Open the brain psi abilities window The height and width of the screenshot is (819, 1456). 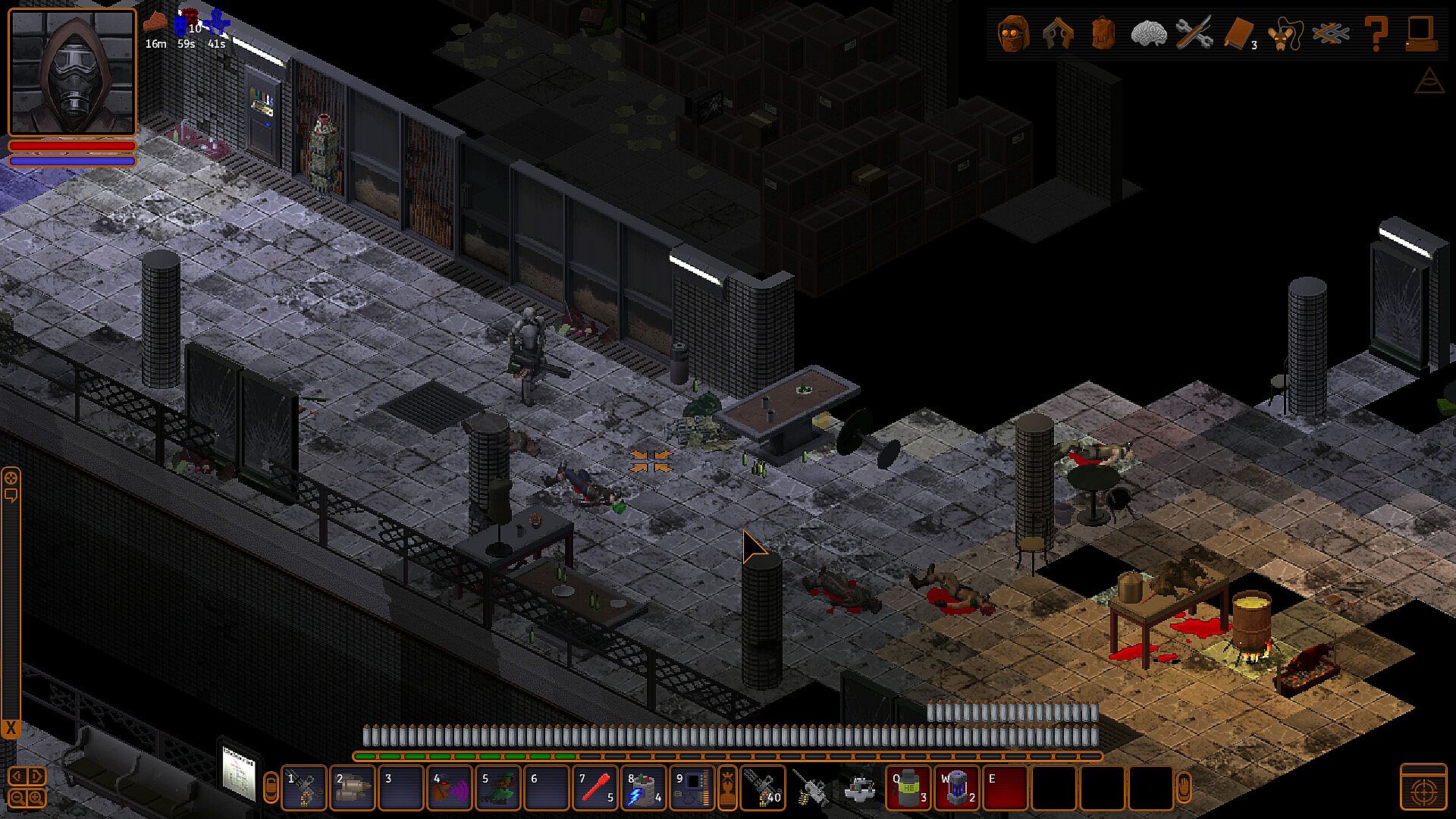click(1148, 33)
